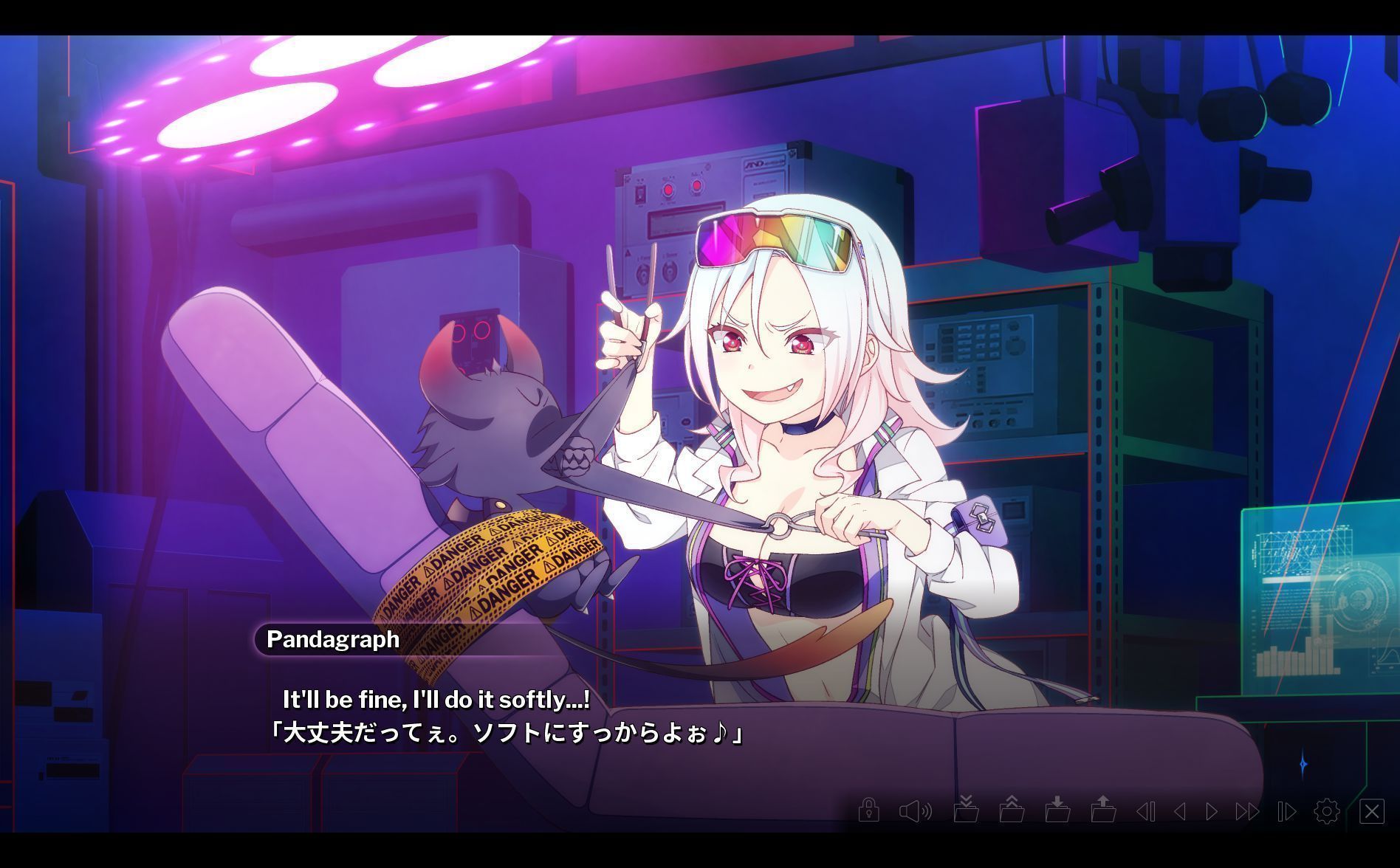
Task: Open the settings gear icon
Action: pyautogui.click(x=1327, y=810)
